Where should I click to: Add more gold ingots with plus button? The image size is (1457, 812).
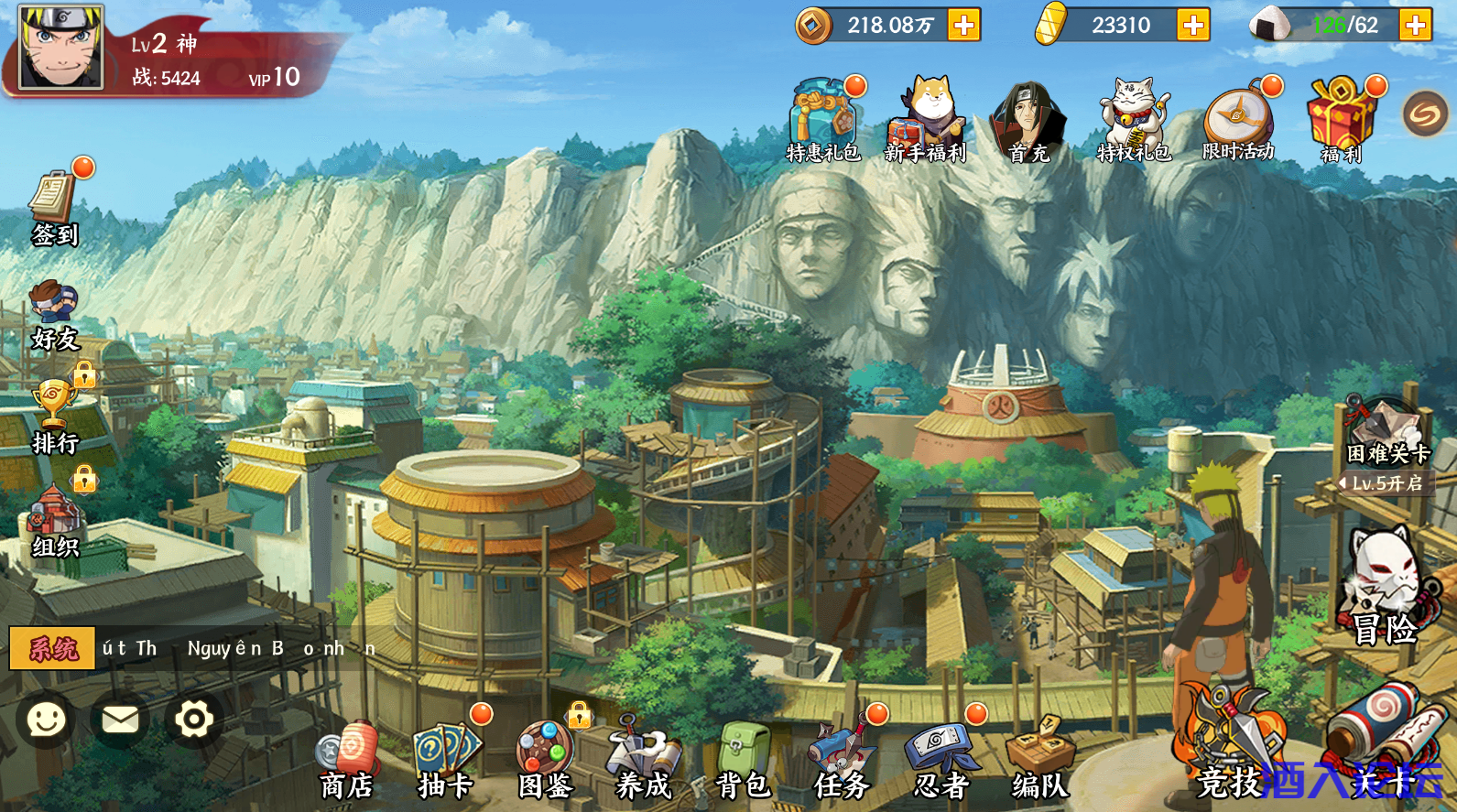tap(1193, 25)
